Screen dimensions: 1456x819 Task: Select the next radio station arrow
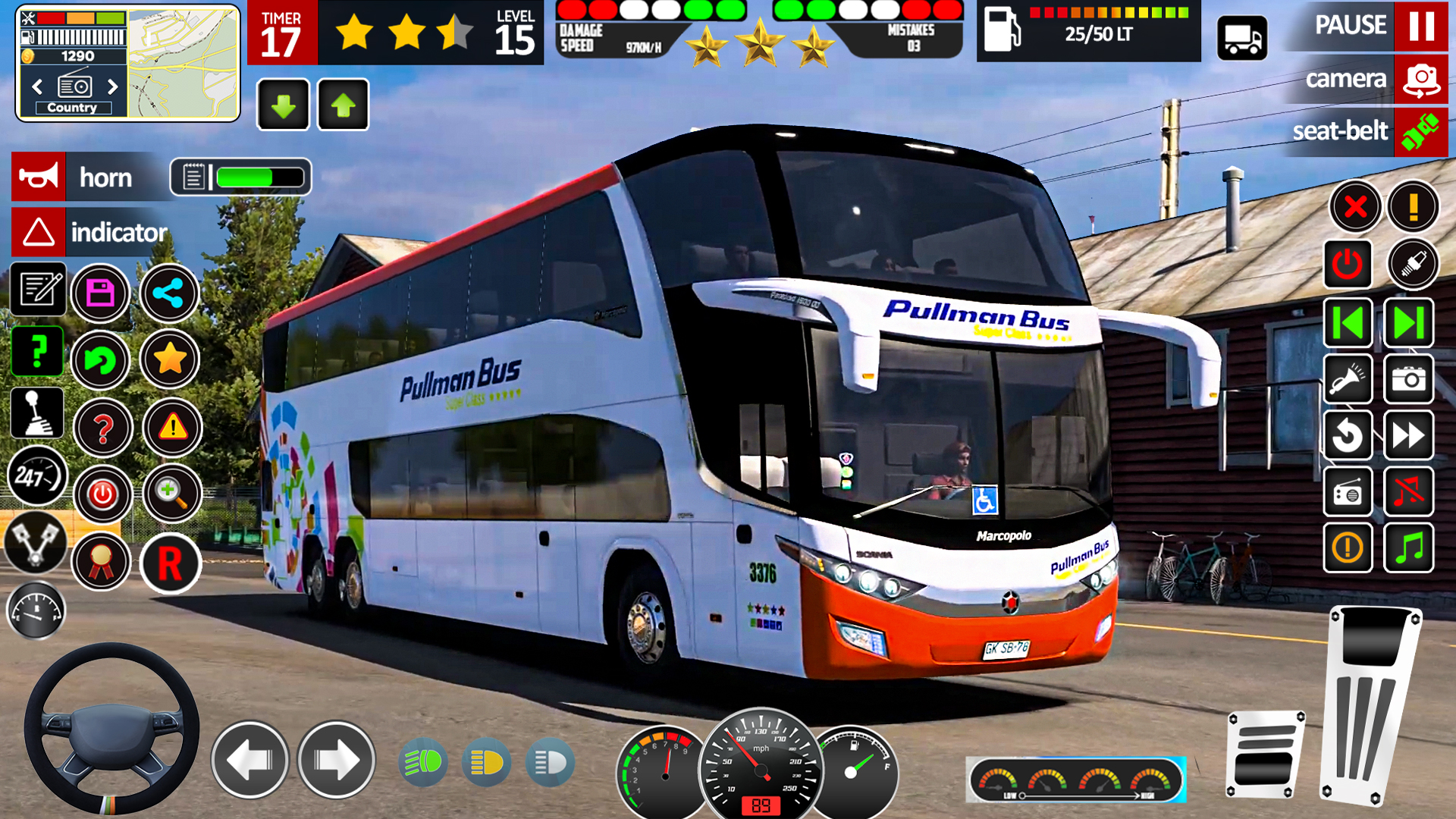click(x=113, y=86)
